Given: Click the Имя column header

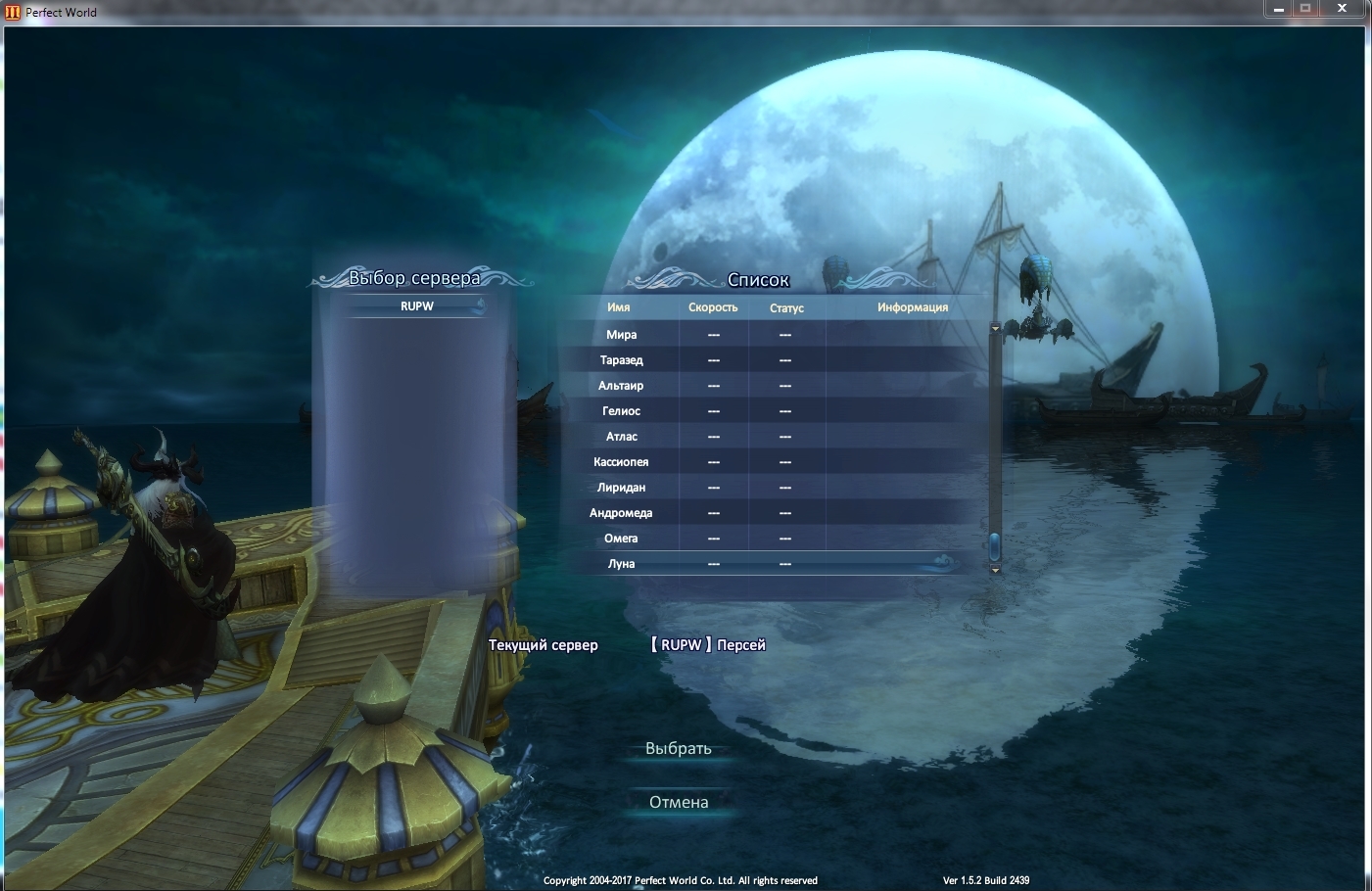Looking at the screenshot, I should tap(619, 307).
